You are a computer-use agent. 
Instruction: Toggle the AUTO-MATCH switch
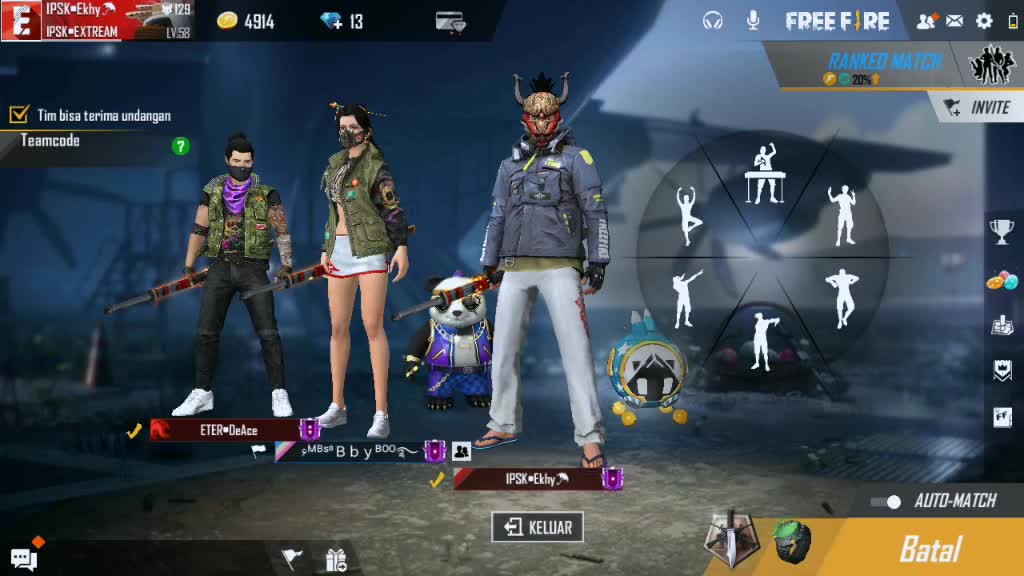pos(885,501)
